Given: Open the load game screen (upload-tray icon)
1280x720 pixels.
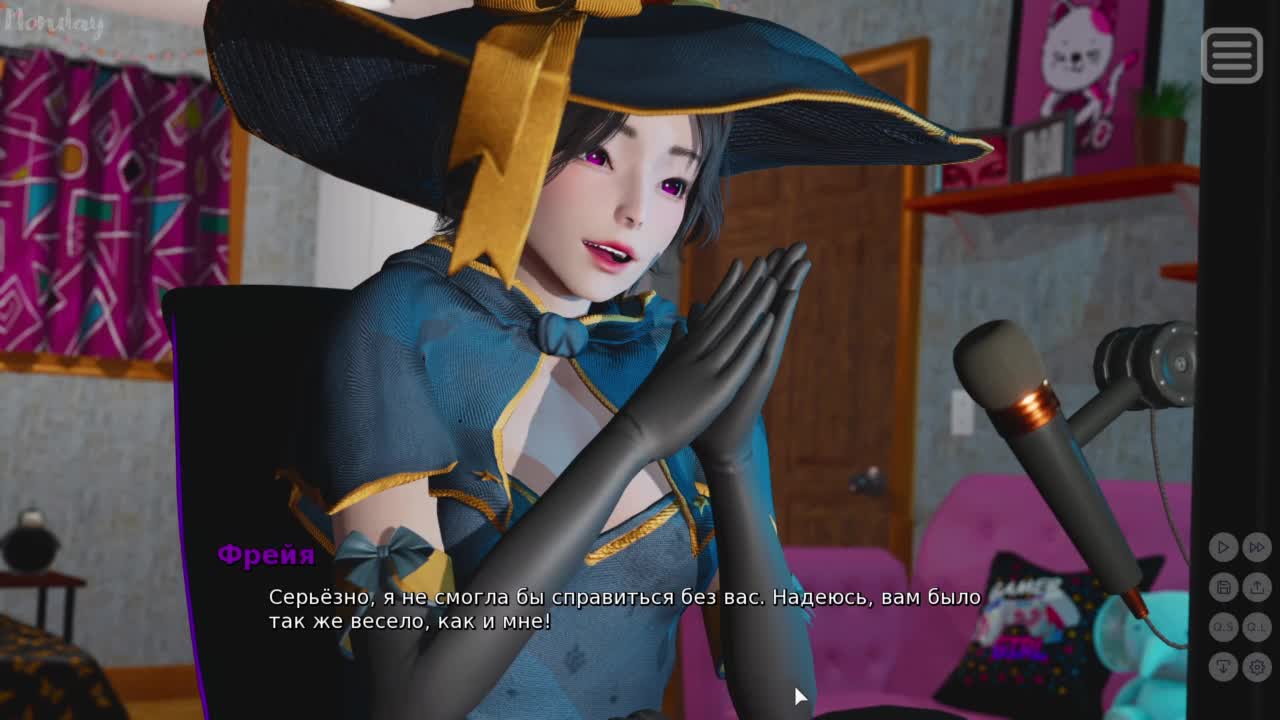Looking at the screenshot, I should [1257, 587].
